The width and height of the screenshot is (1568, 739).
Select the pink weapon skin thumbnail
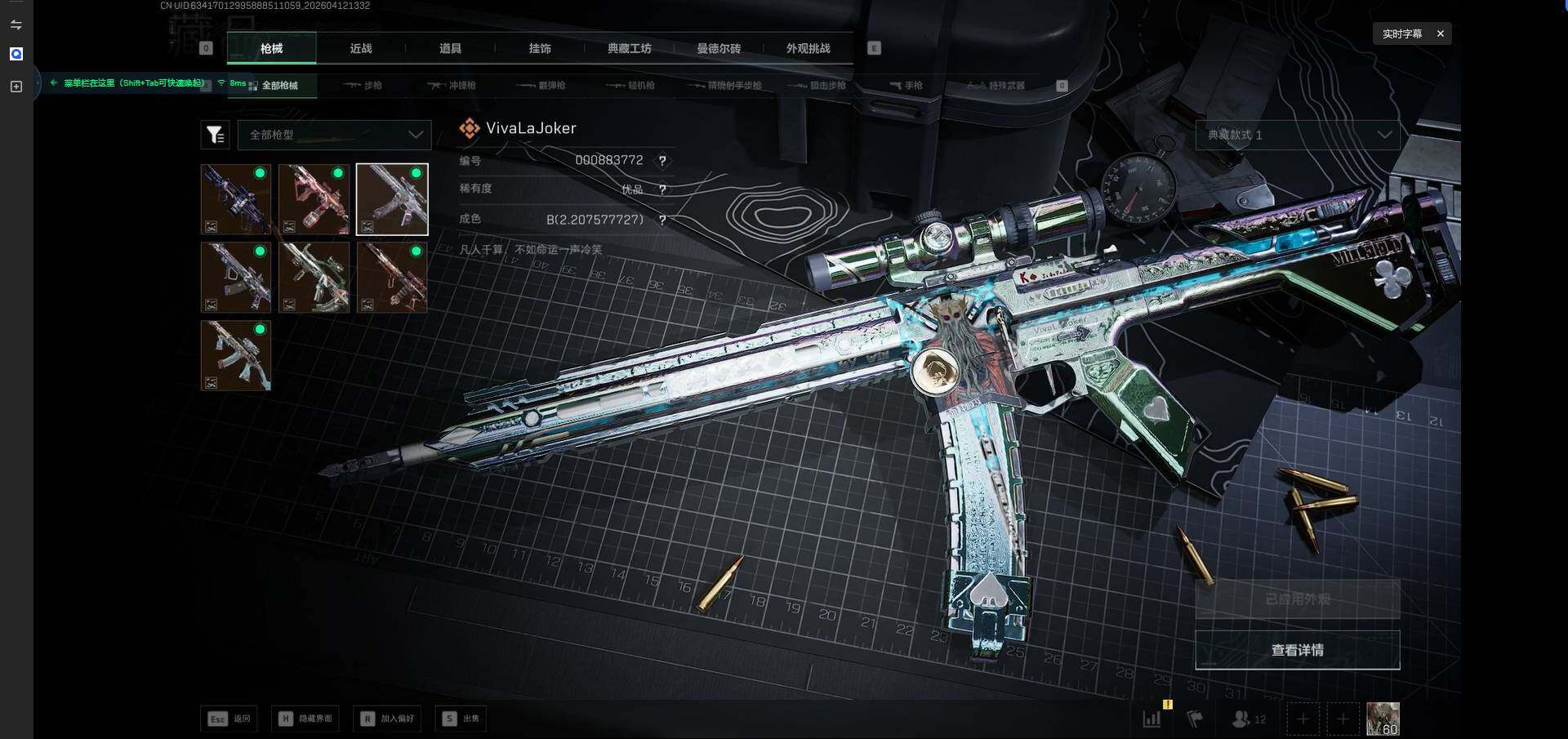(314, 199)
